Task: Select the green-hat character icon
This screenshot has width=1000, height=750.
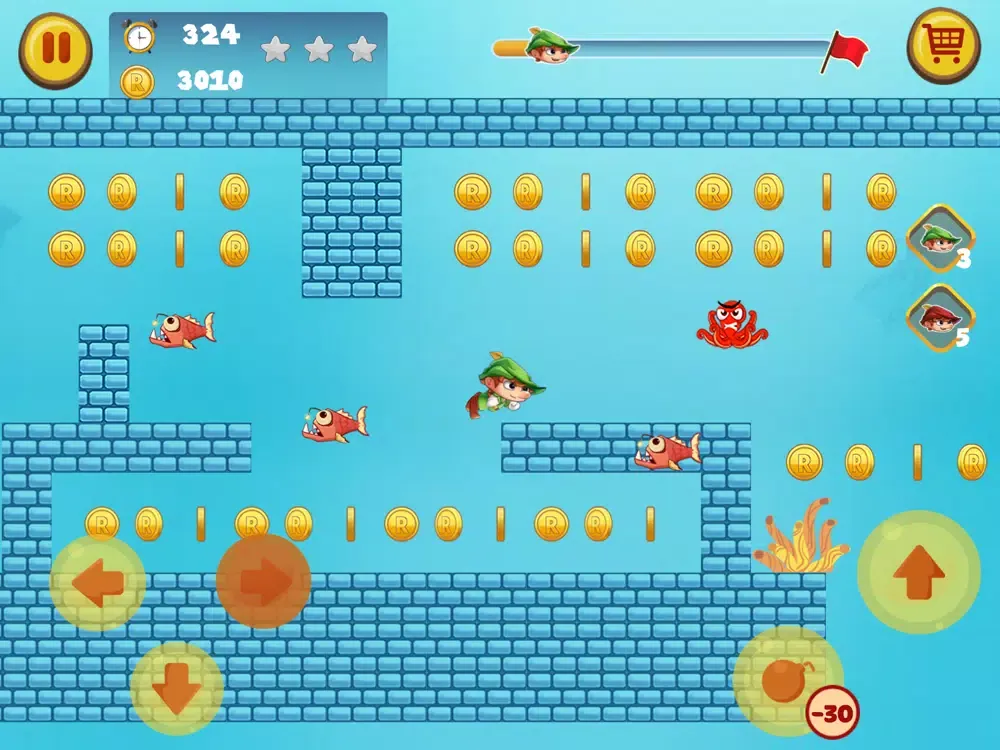Action: pos(940,238)
